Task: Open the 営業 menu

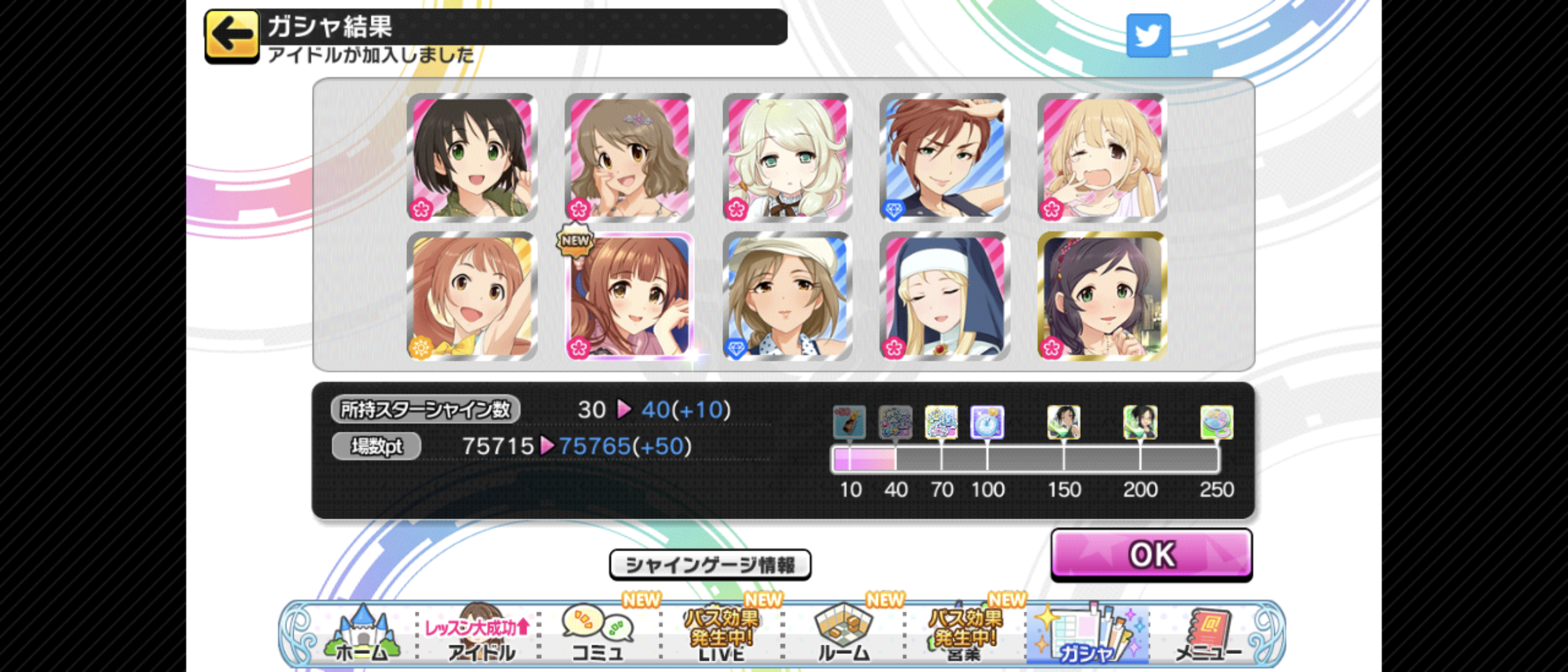Action: pyautogui.click(x=964, y=635)
